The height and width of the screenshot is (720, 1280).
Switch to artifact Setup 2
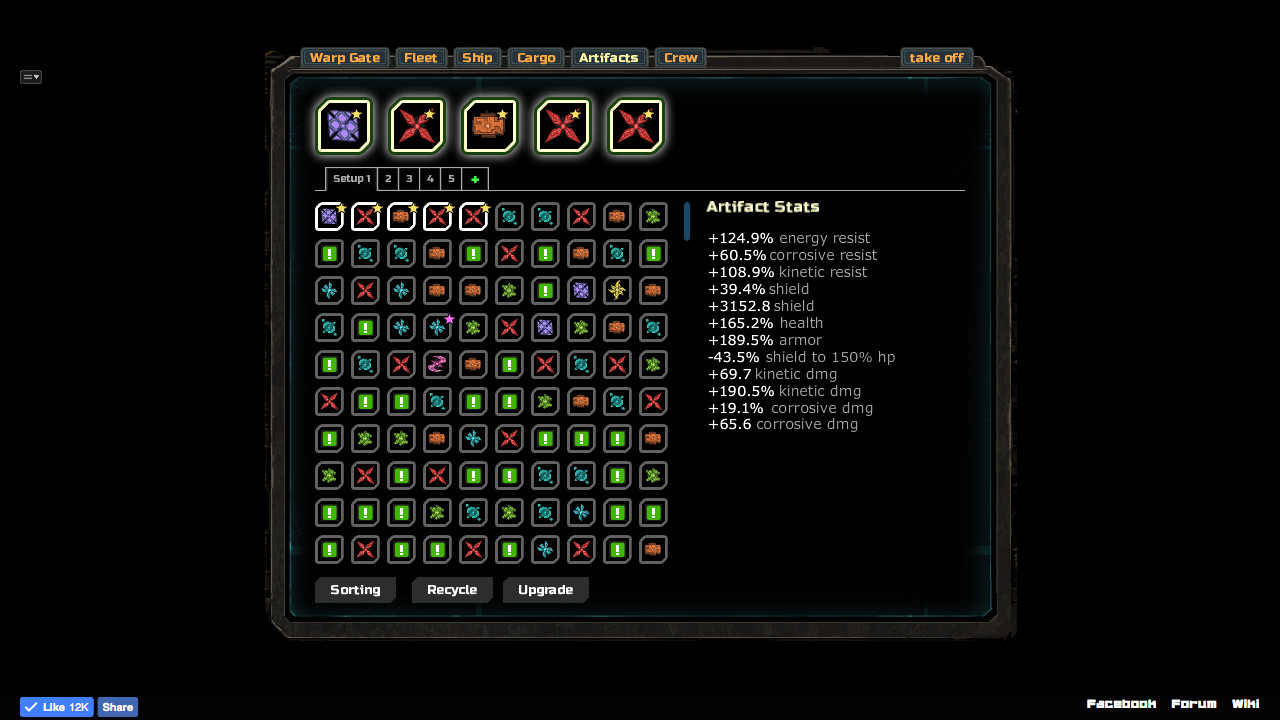(388, 178)
